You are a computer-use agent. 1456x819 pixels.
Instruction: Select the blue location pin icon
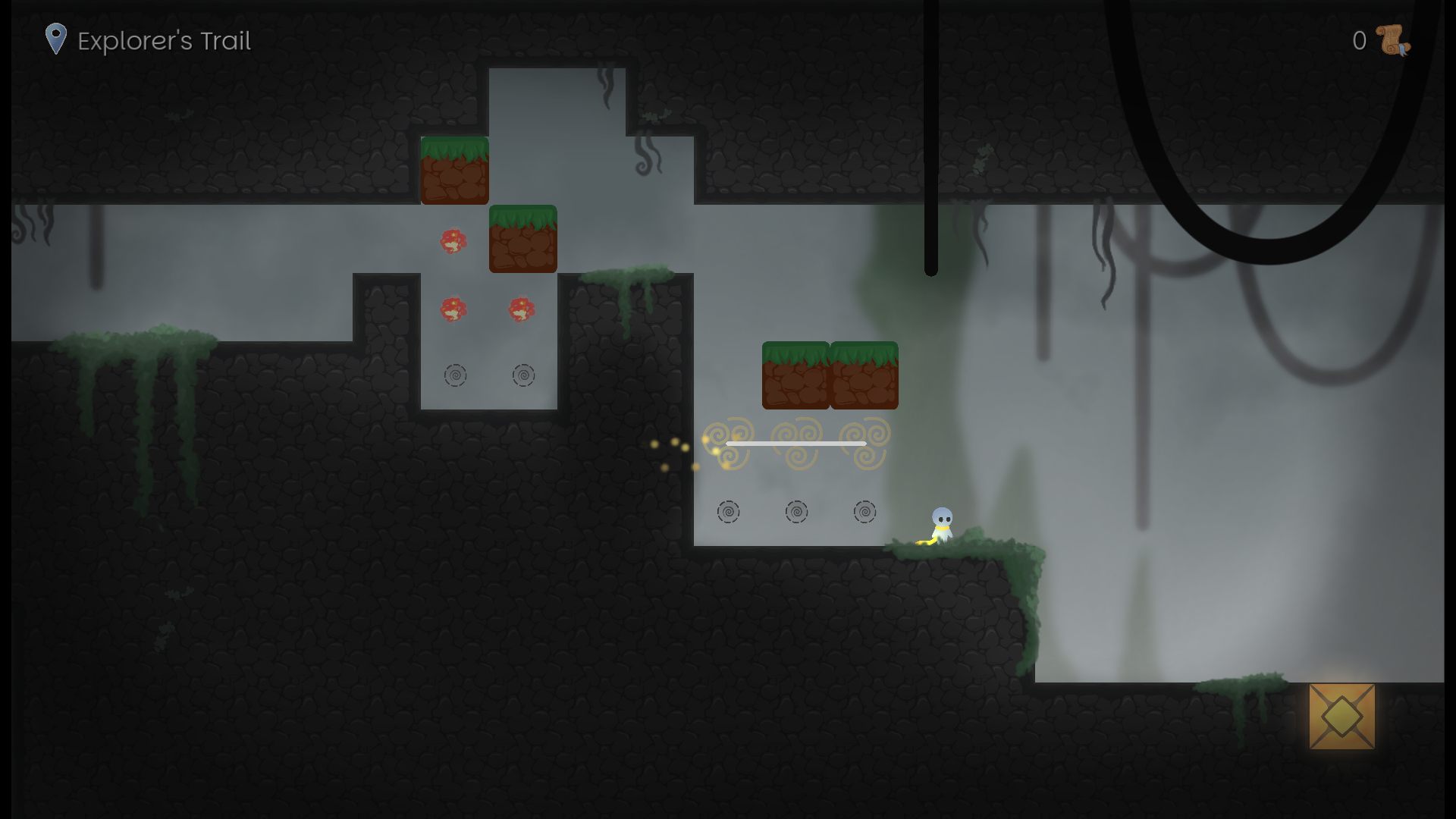(56, 38)
